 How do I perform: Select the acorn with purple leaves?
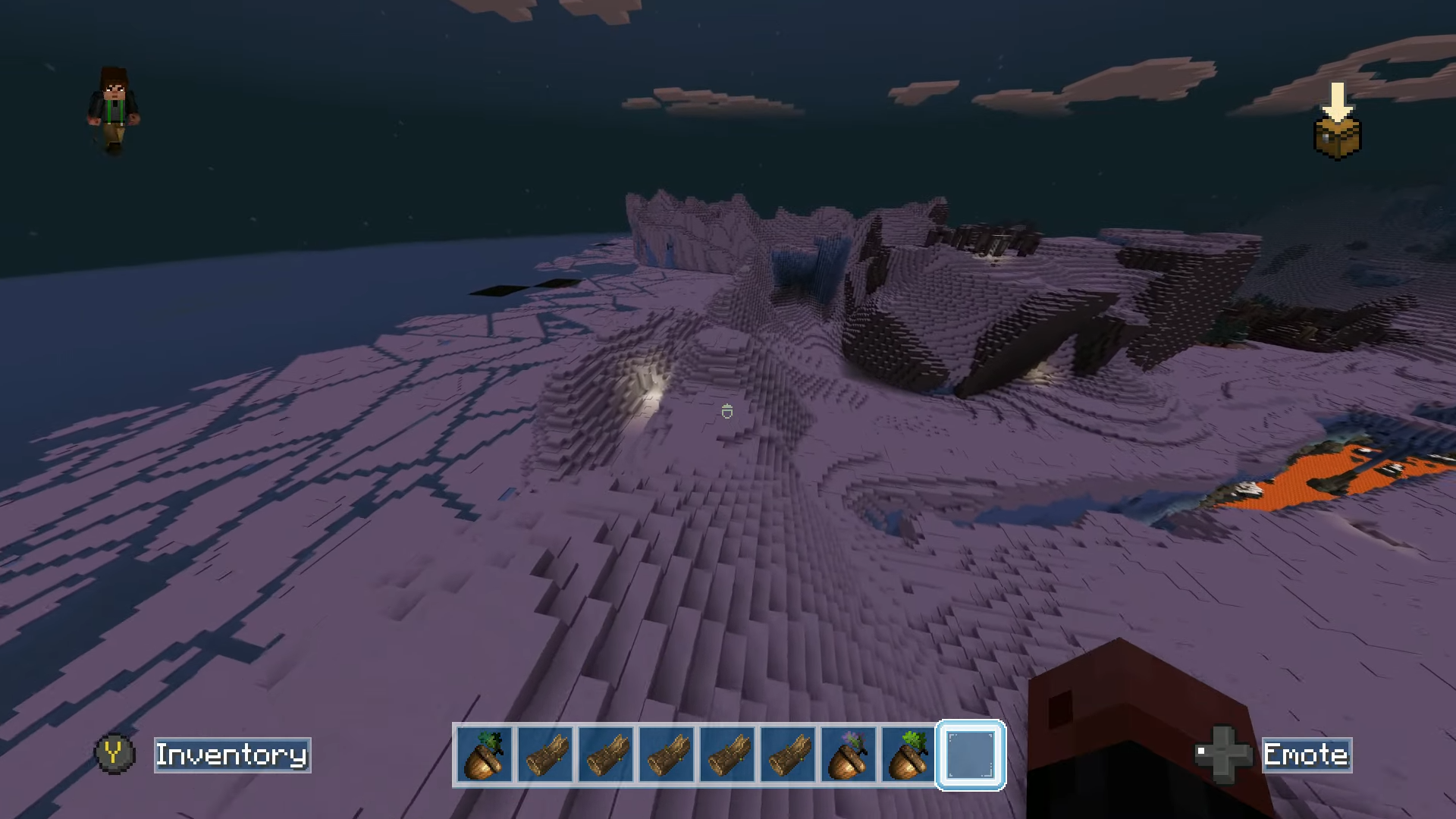click(849, 755)
